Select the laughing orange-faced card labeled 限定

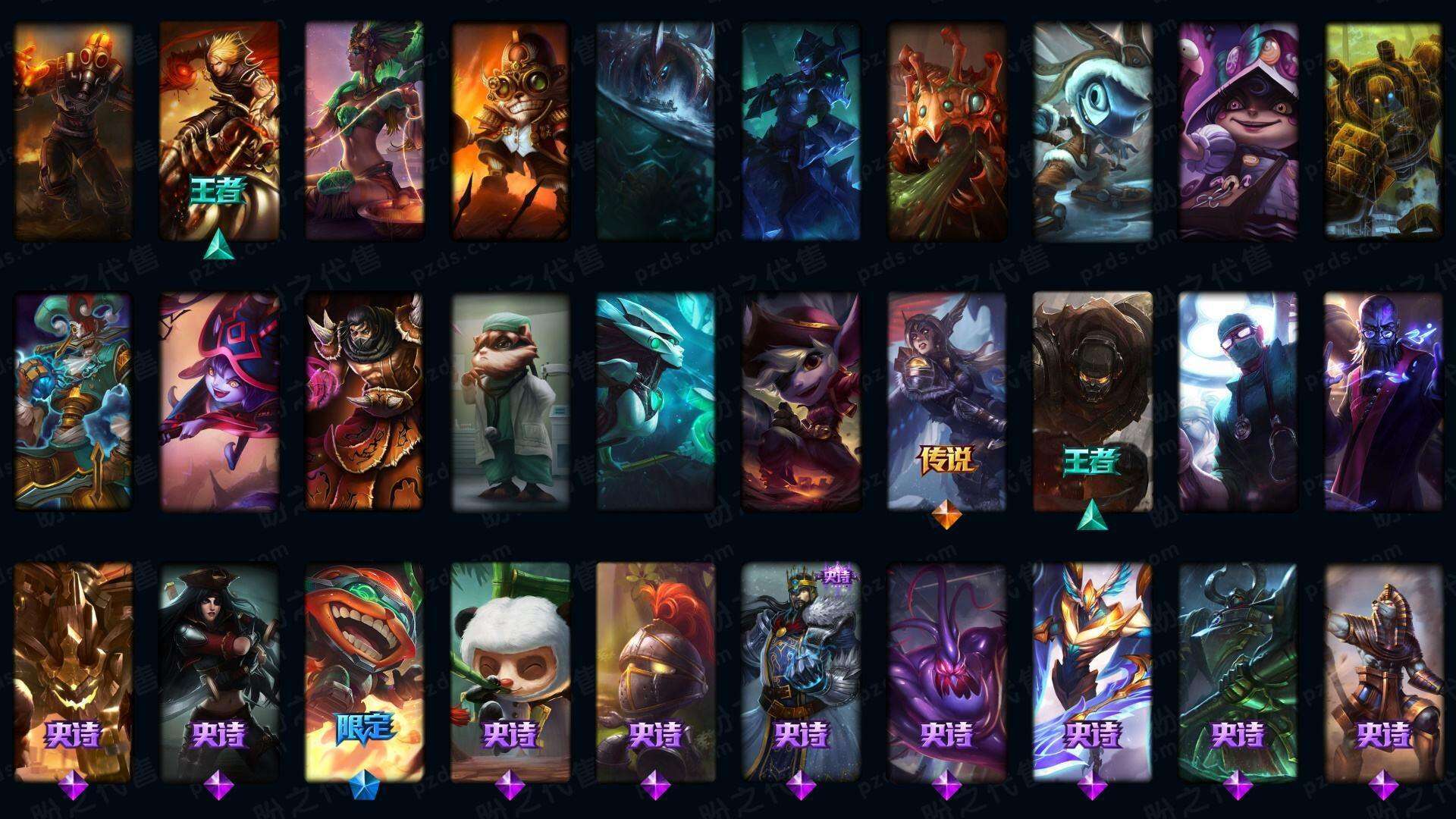click(364, 671)
